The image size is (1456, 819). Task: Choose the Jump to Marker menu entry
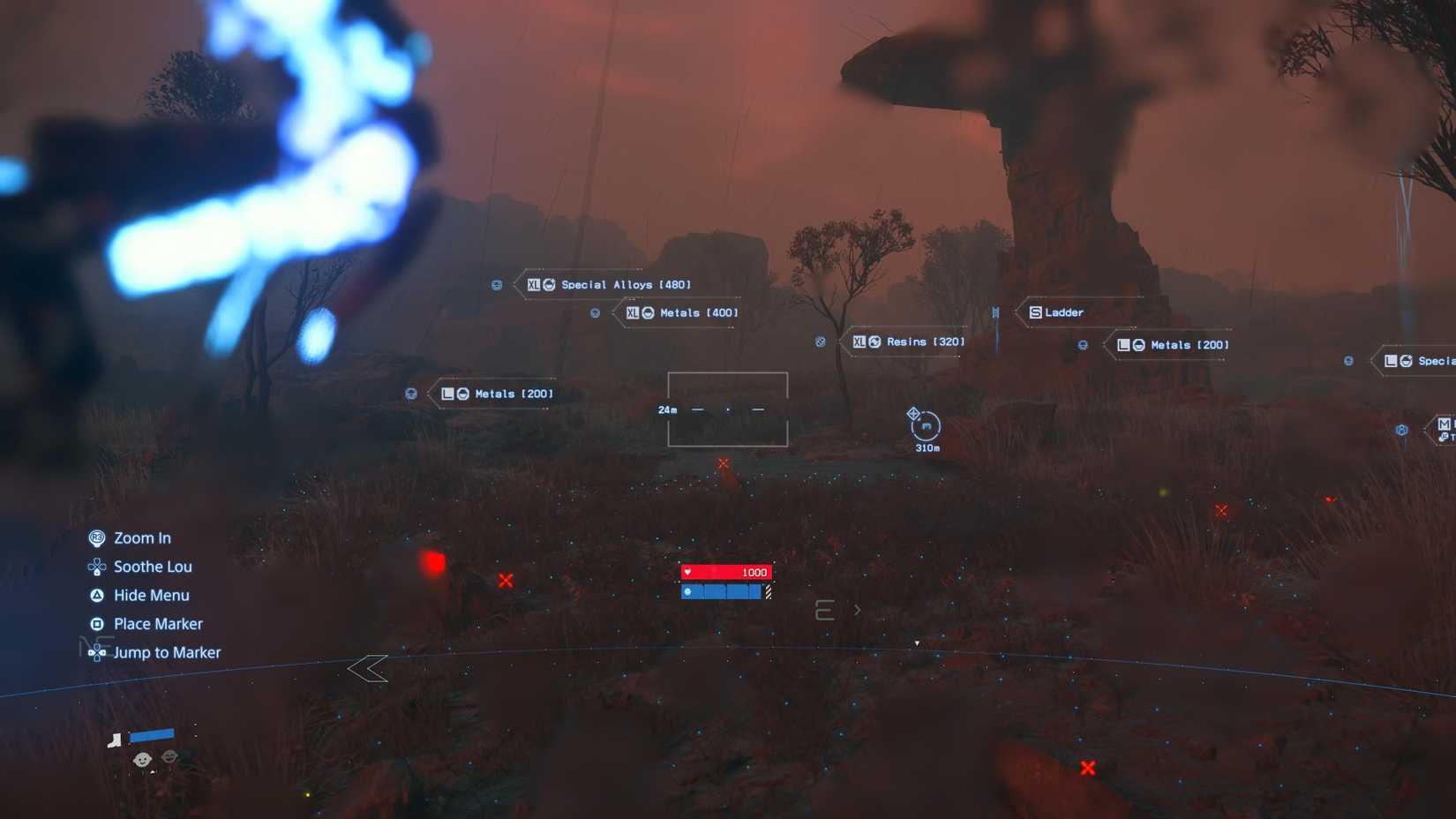[168, 652]
